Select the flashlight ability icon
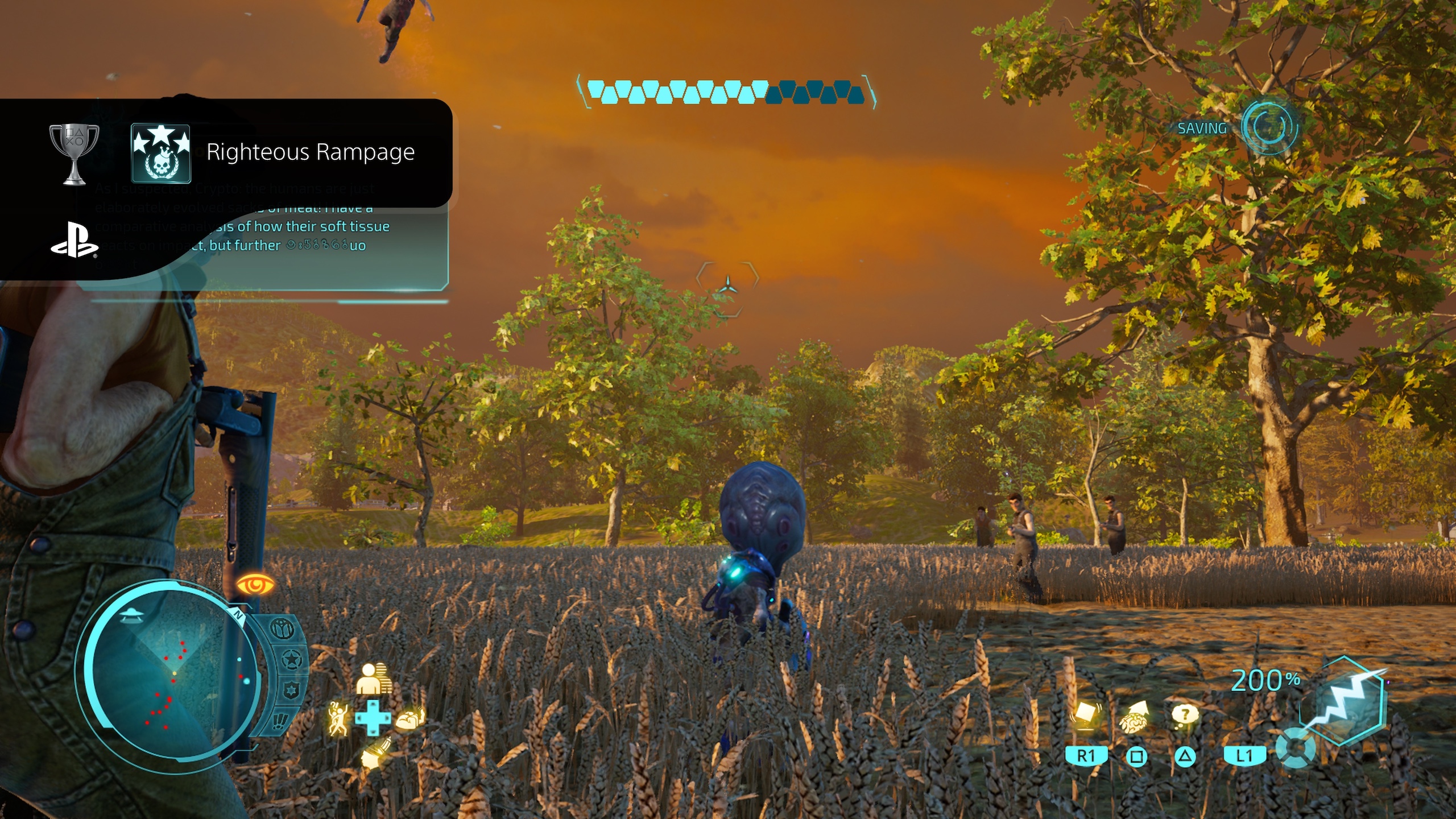Image resolution: width=1456 pixels, height=819 pixels. point(375,752)
